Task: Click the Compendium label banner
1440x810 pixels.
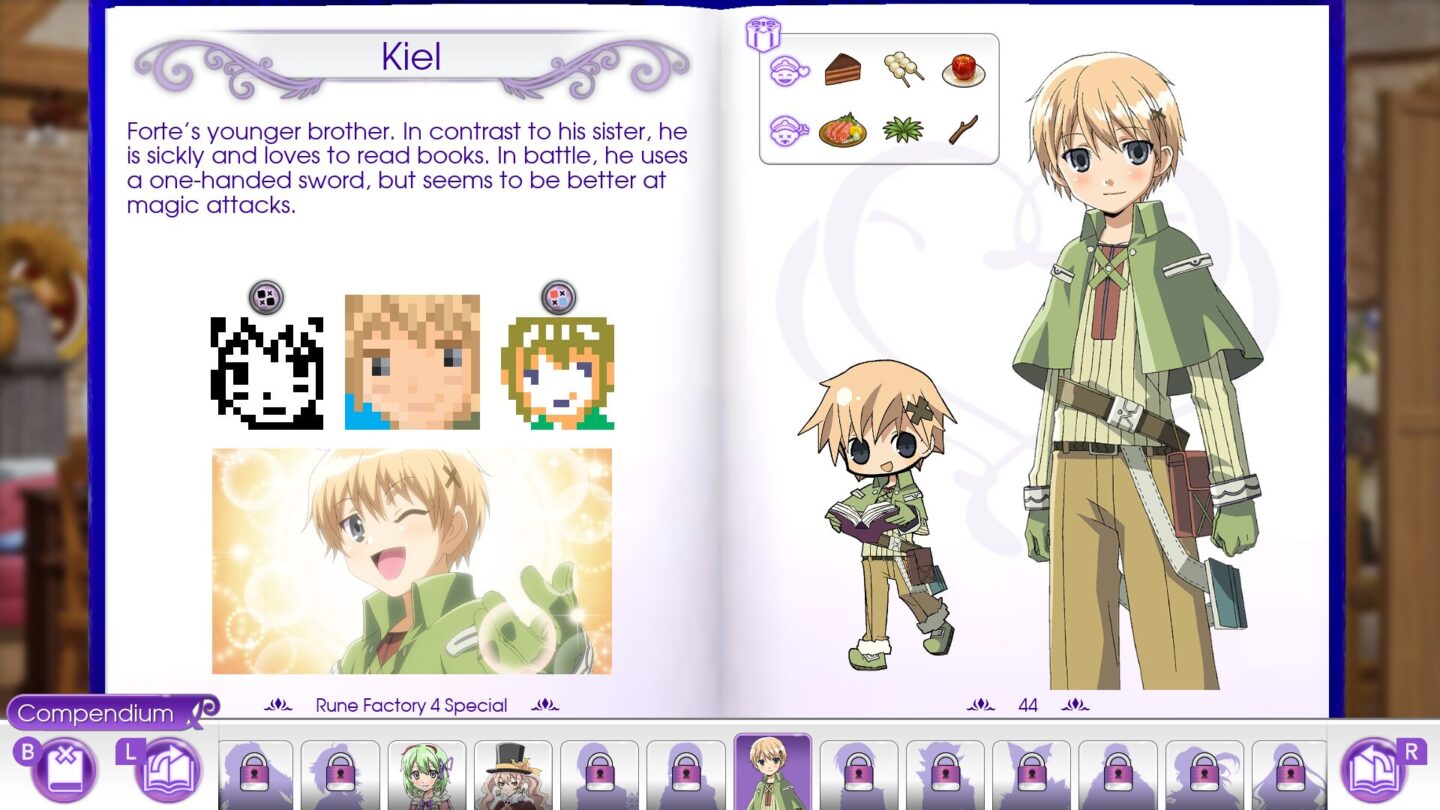Action: click(95, 713)
